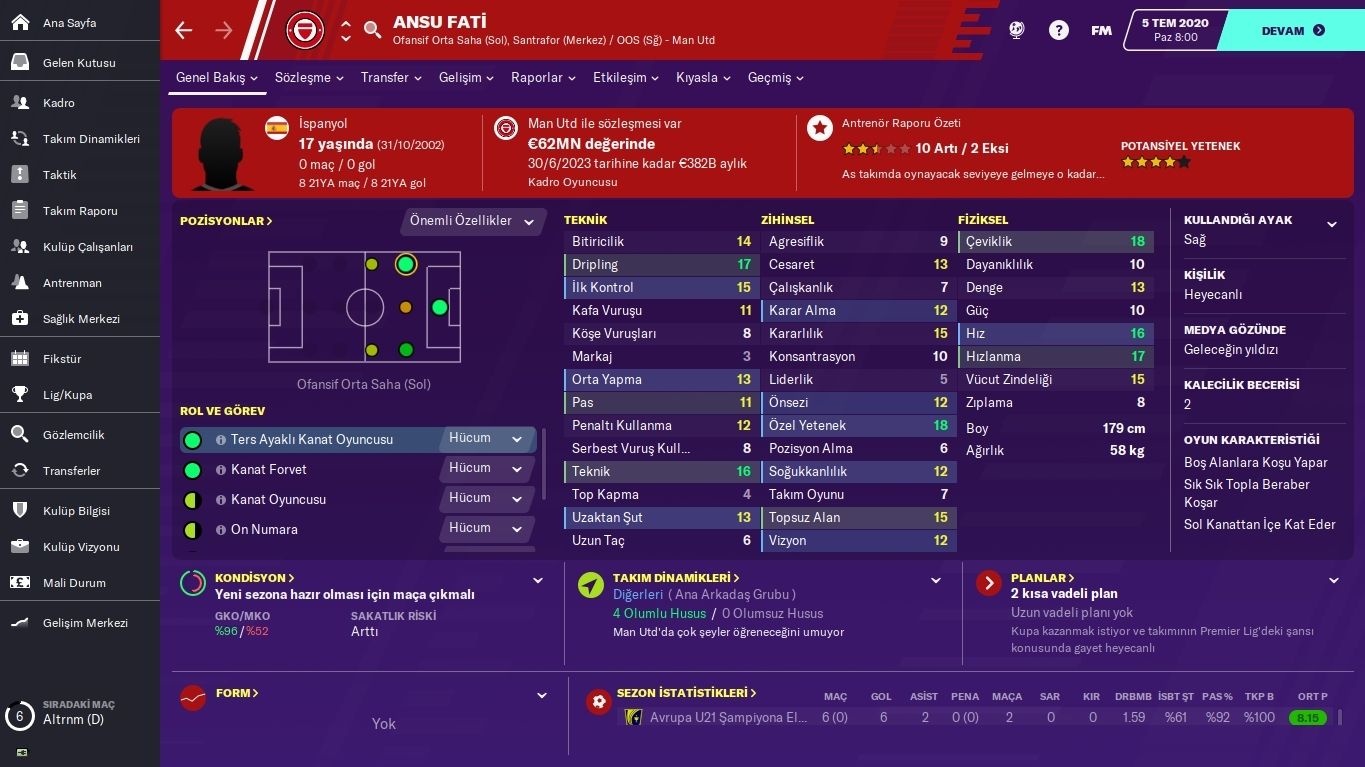
Task: Select the Raporlar tab
Action: [542, 78]
